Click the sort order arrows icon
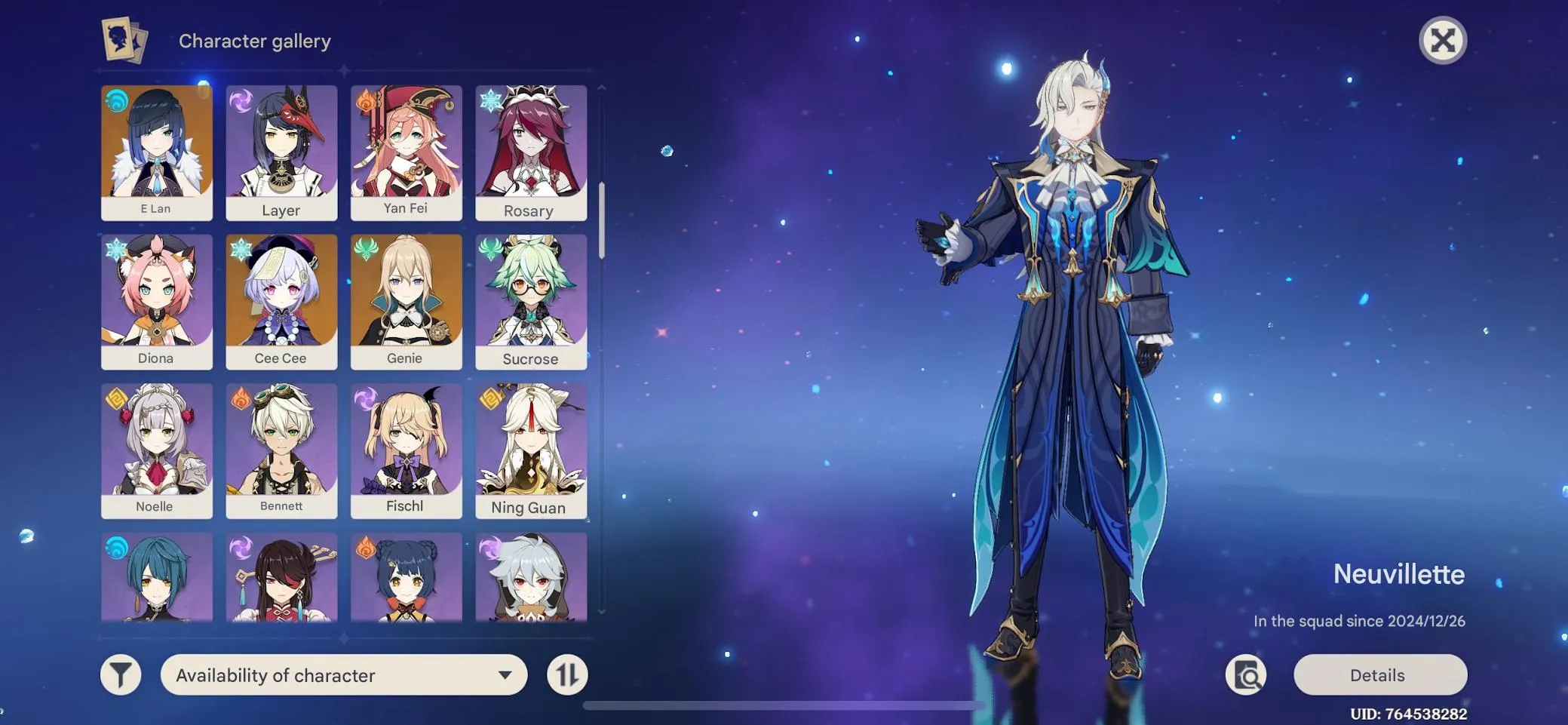This screenshot has width=1568, height=725. point(569,674)
